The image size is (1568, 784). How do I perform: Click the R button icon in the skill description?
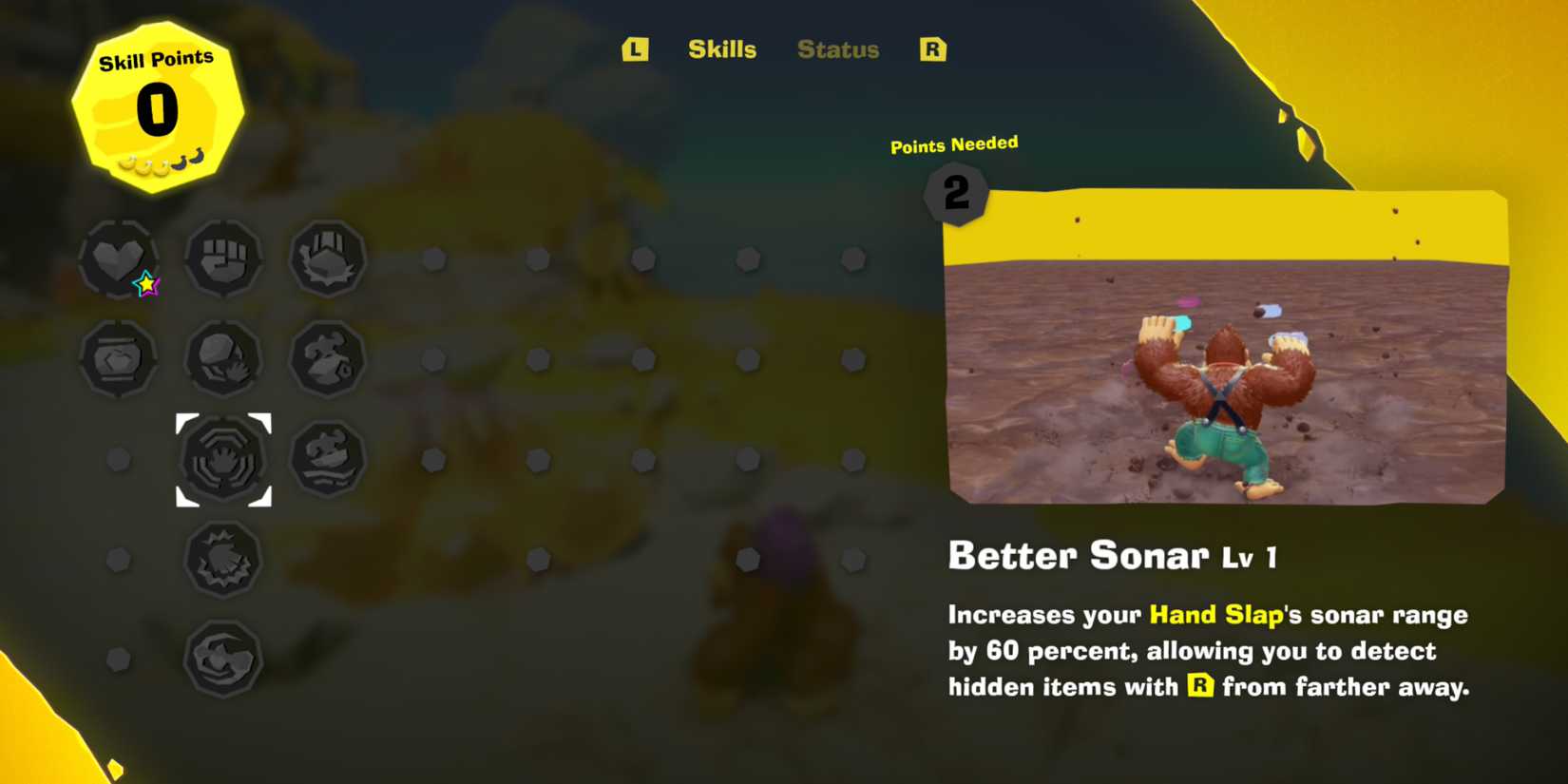tap(1199, 686)
